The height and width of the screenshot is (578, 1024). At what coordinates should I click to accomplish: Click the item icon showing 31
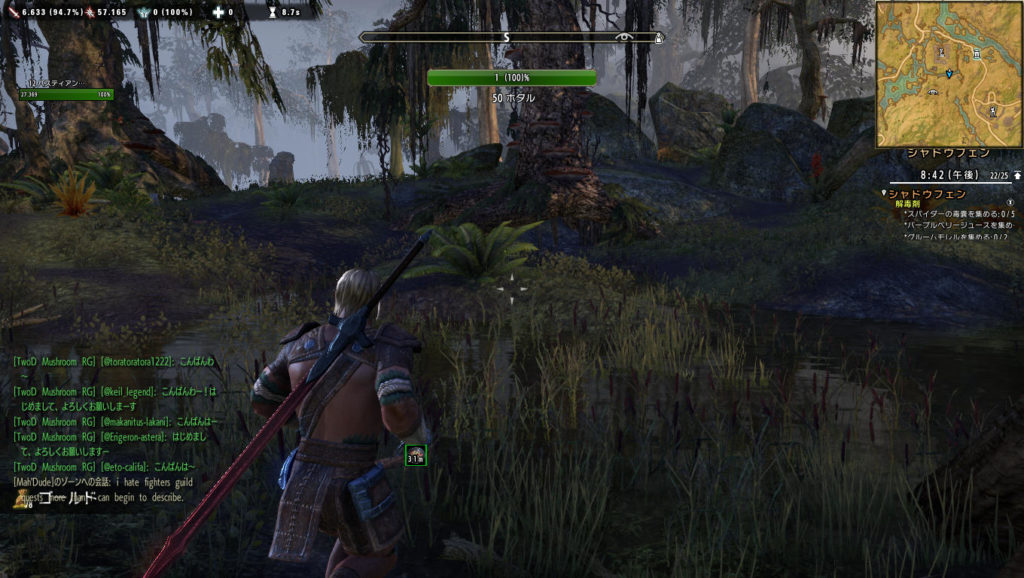pyautogui.click(x=415, y=456)
